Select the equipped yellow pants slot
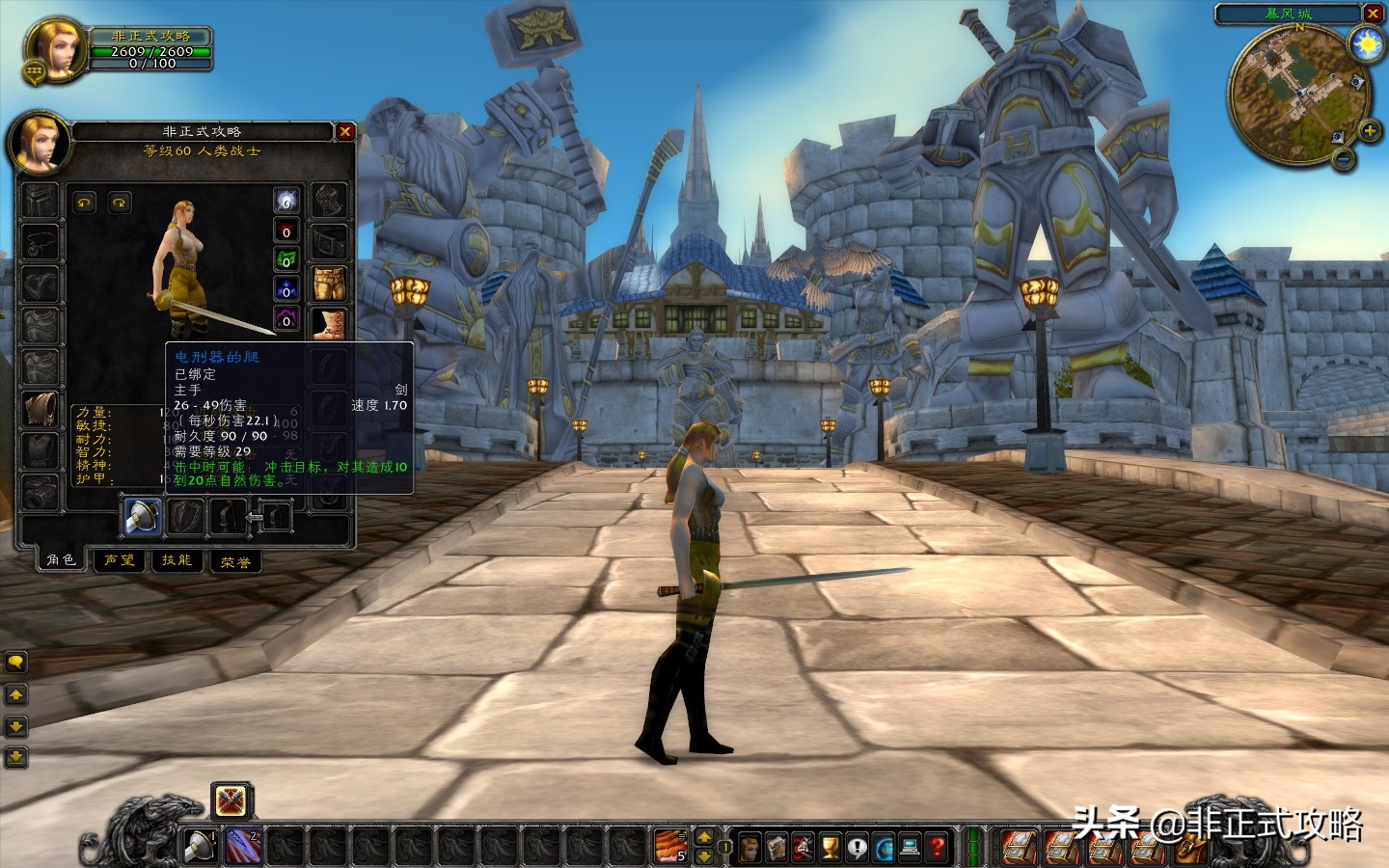This screenshot has width=1389, height=868. point(330,284)
